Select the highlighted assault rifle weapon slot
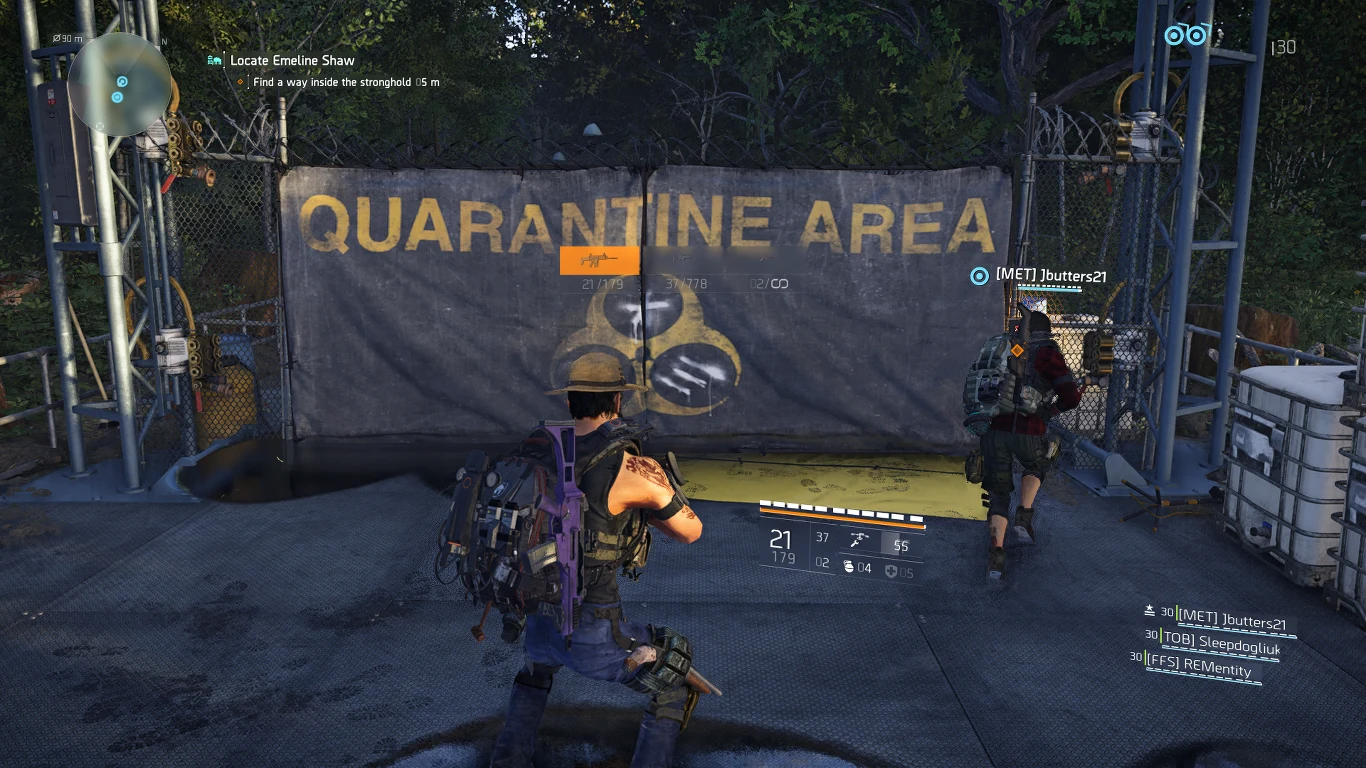Image resolution: width=1366 pixels, height=768 pixels. point(598,260)
